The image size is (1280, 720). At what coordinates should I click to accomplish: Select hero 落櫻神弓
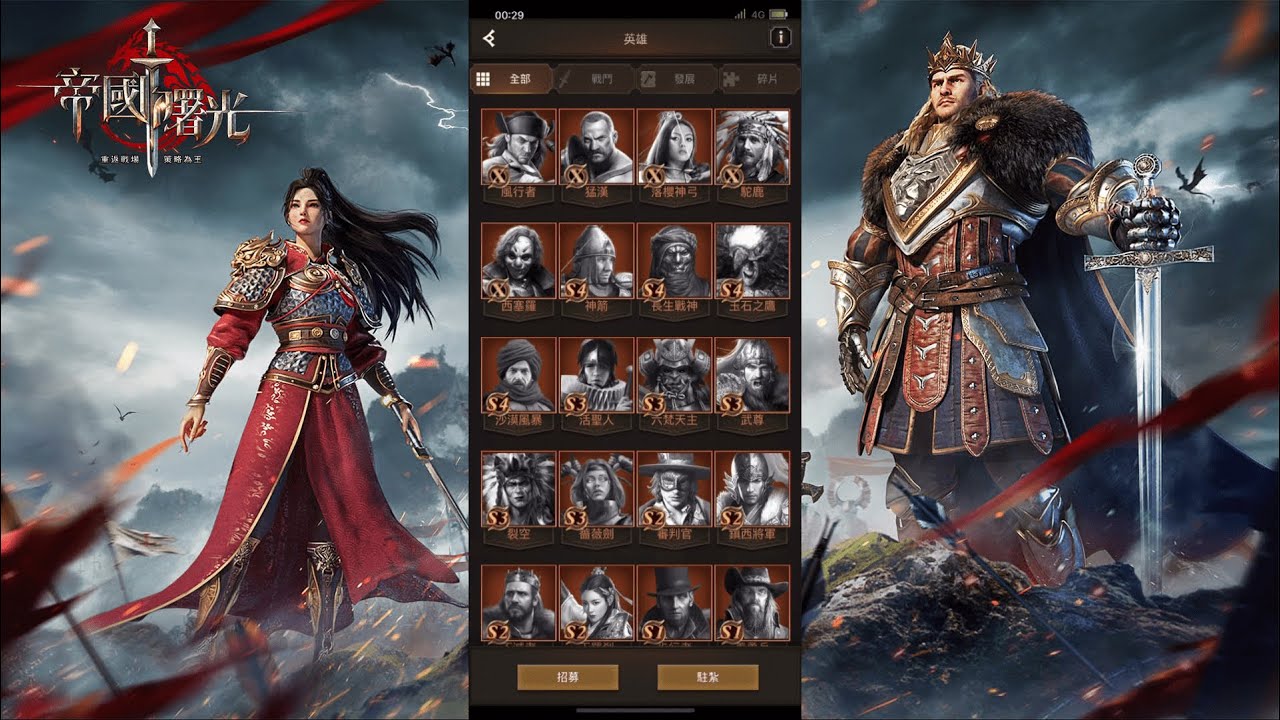(x=674, y=146)
